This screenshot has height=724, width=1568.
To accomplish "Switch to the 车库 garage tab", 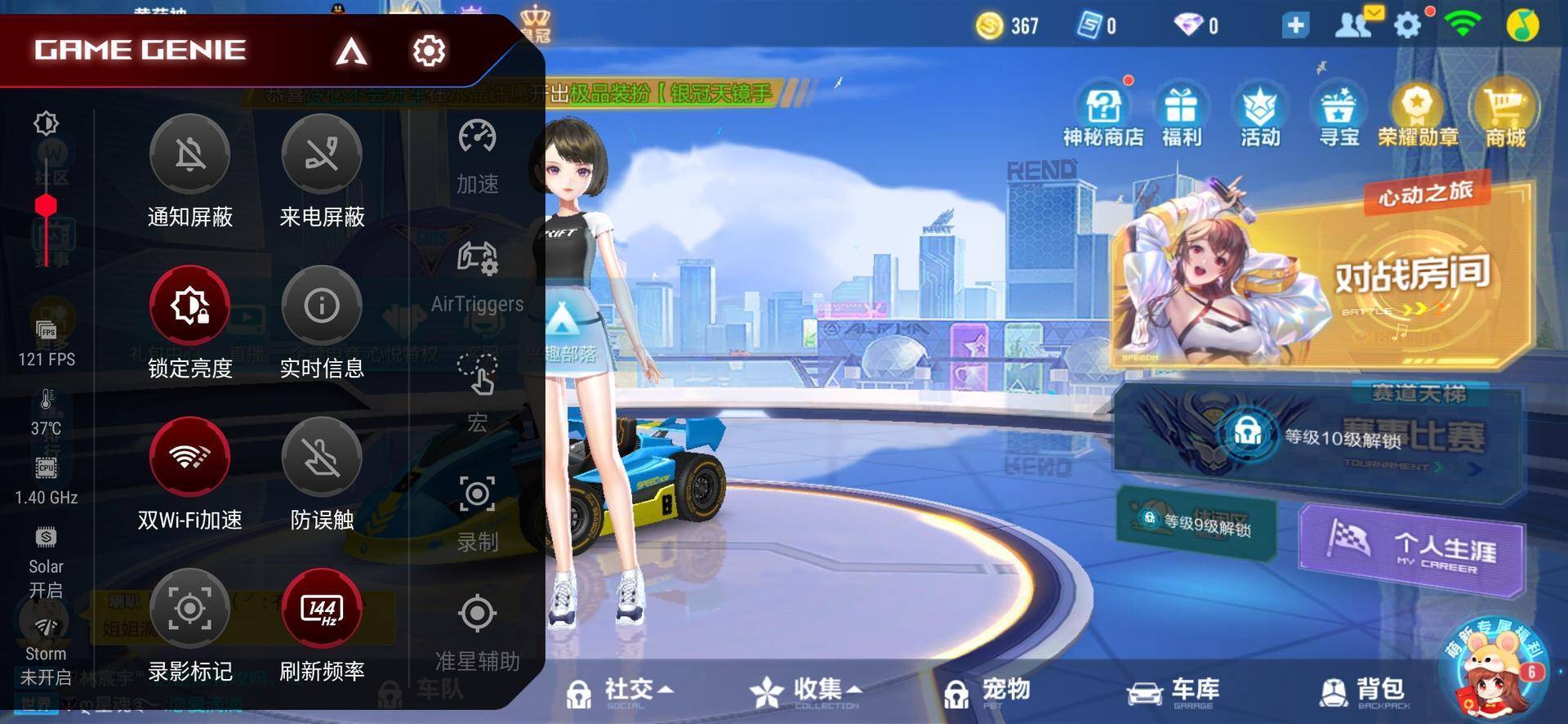I will tap(1174, 689).
